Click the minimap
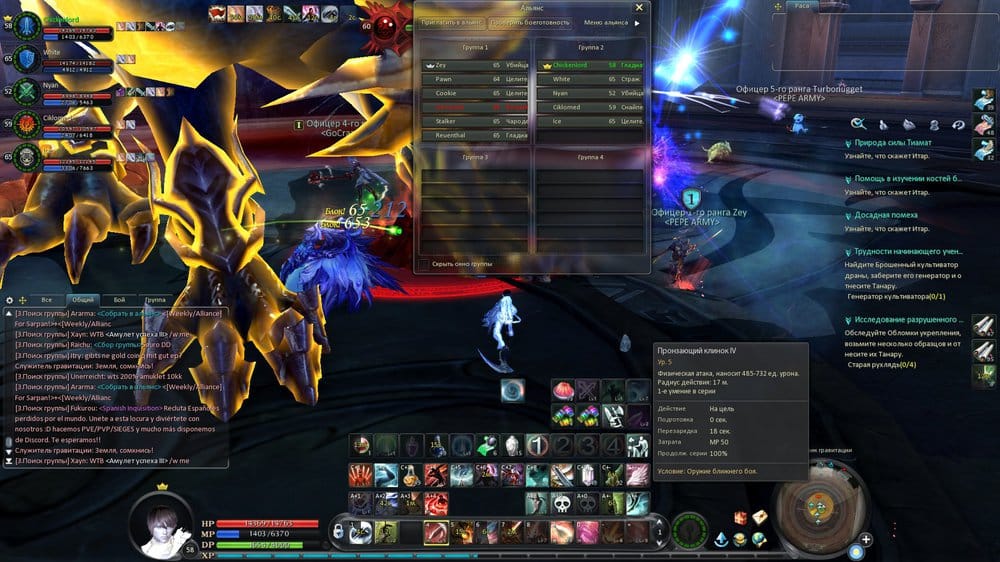1000x562 pixels. click(x=822, y=507)
